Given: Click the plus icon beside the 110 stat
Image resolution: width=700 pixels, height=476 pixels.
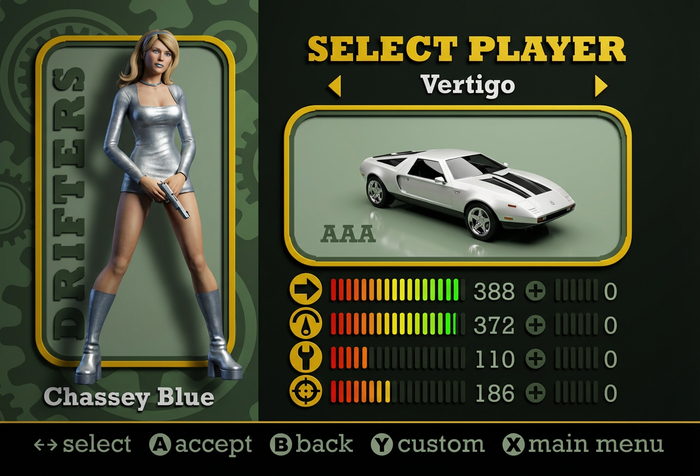Looking at the screenshot, I should (x=536, y=358).
